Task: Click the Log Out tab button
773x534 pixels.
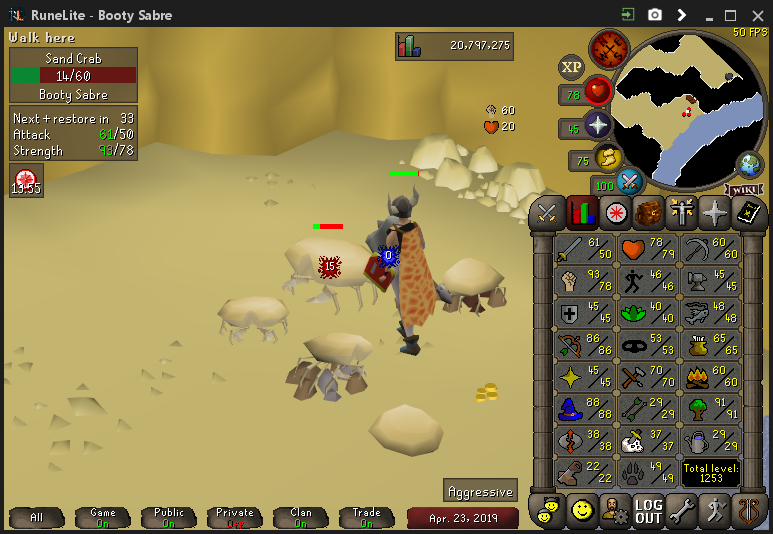Action: pos(649,511)
